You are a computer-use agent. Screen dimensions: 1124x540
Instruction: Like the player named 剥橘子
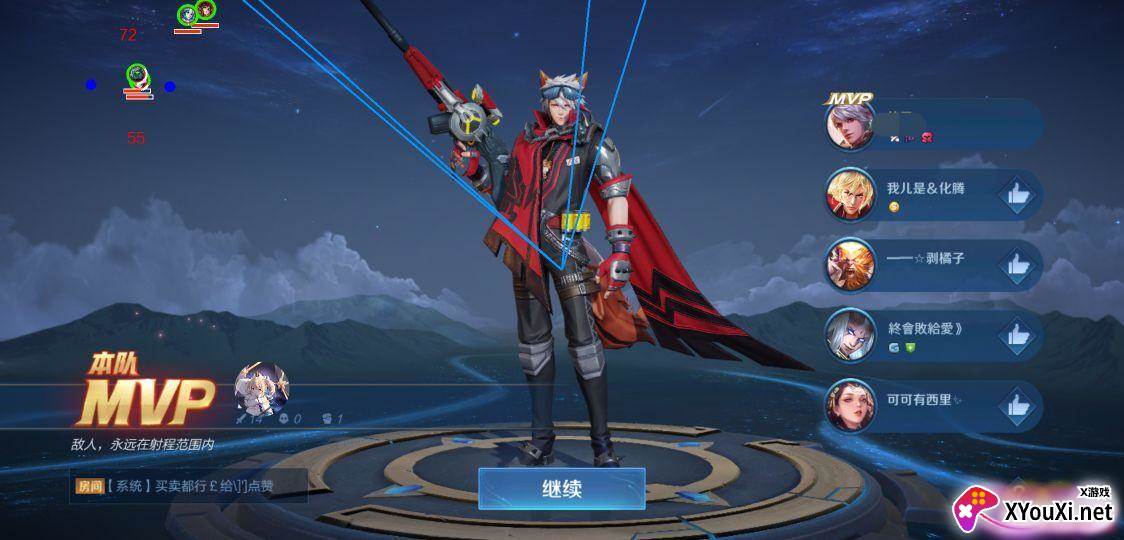[1018, 265]
